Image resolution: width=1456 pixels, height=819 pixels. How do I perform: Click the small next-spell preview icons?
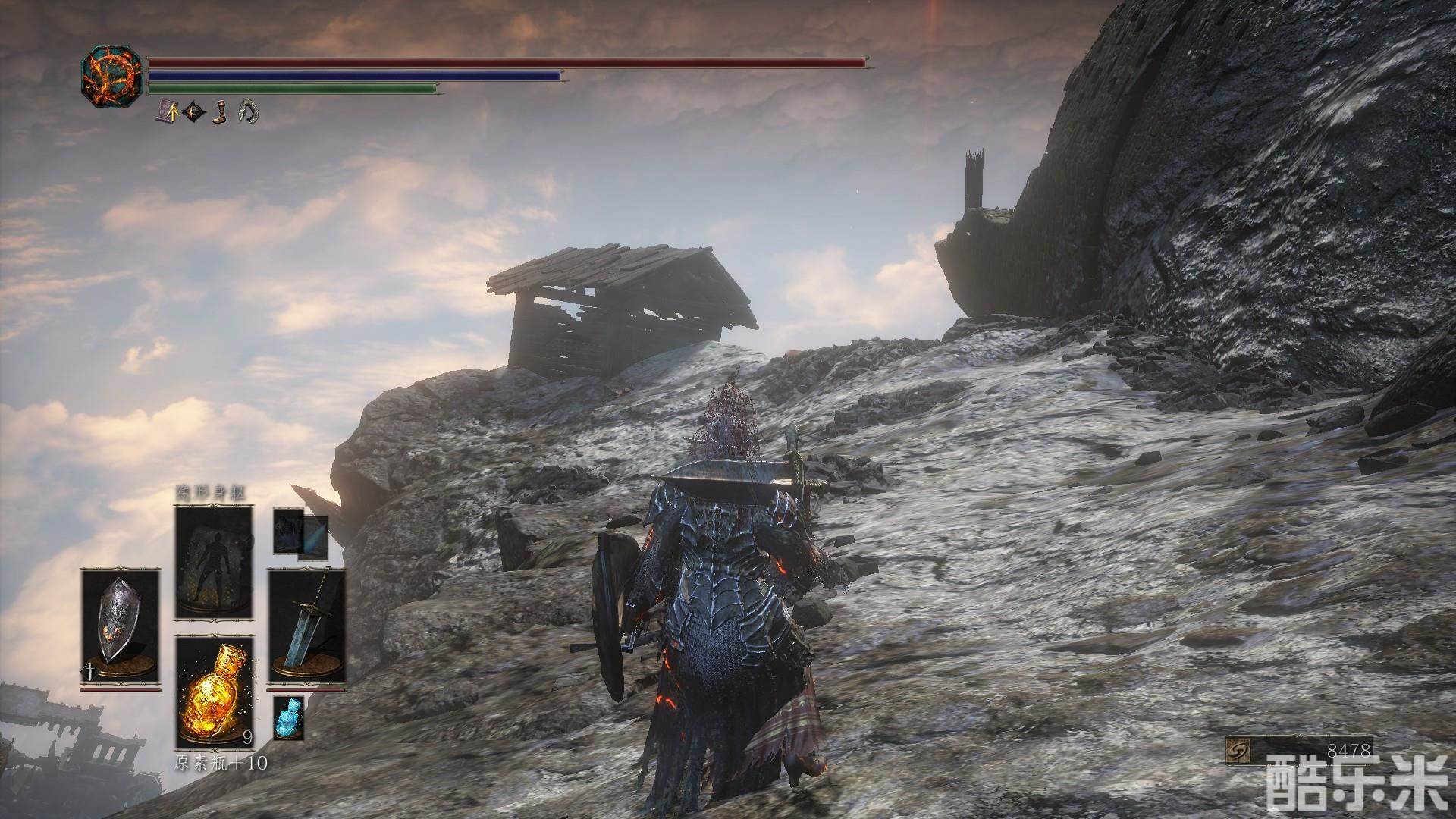pos(300,533)
